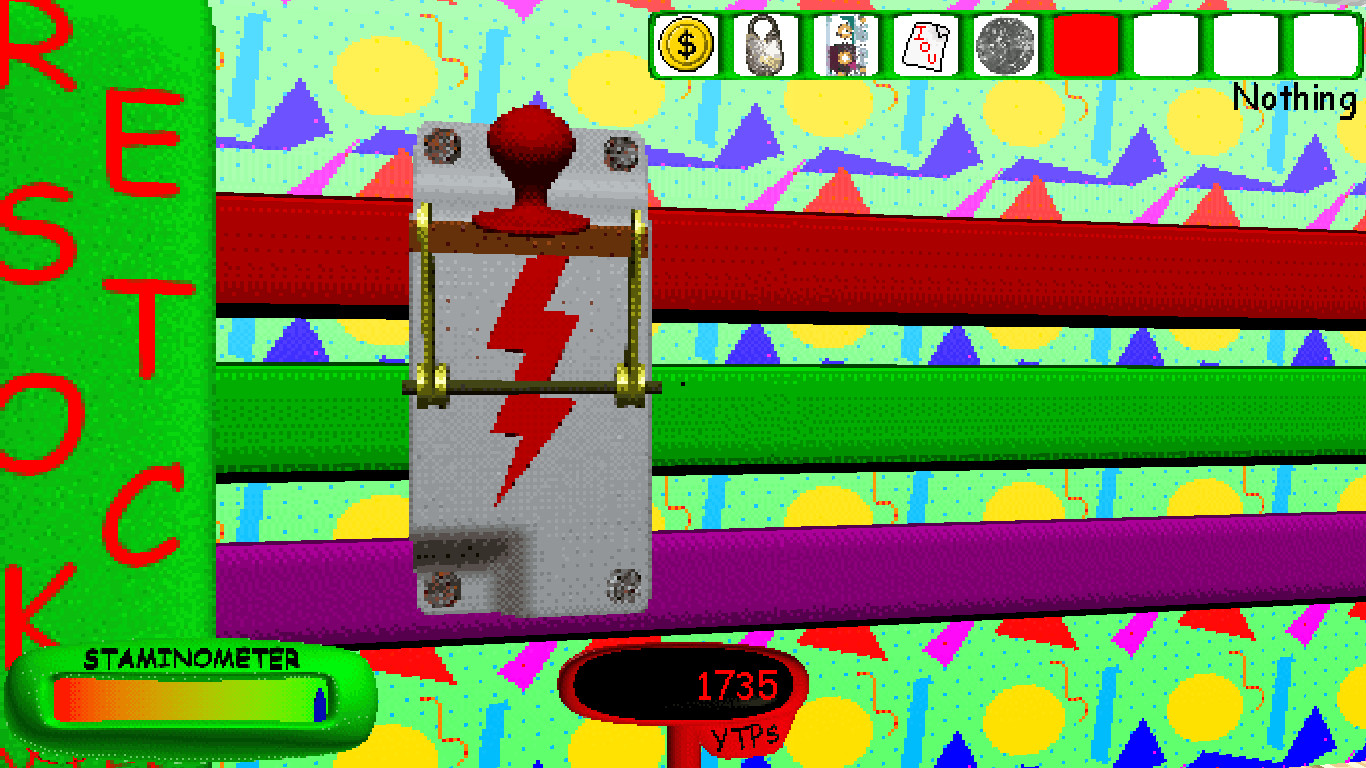Screen dimensions: 1366x768
Task: Click the top-left screw on the switch plate
Action: (441, 147)
